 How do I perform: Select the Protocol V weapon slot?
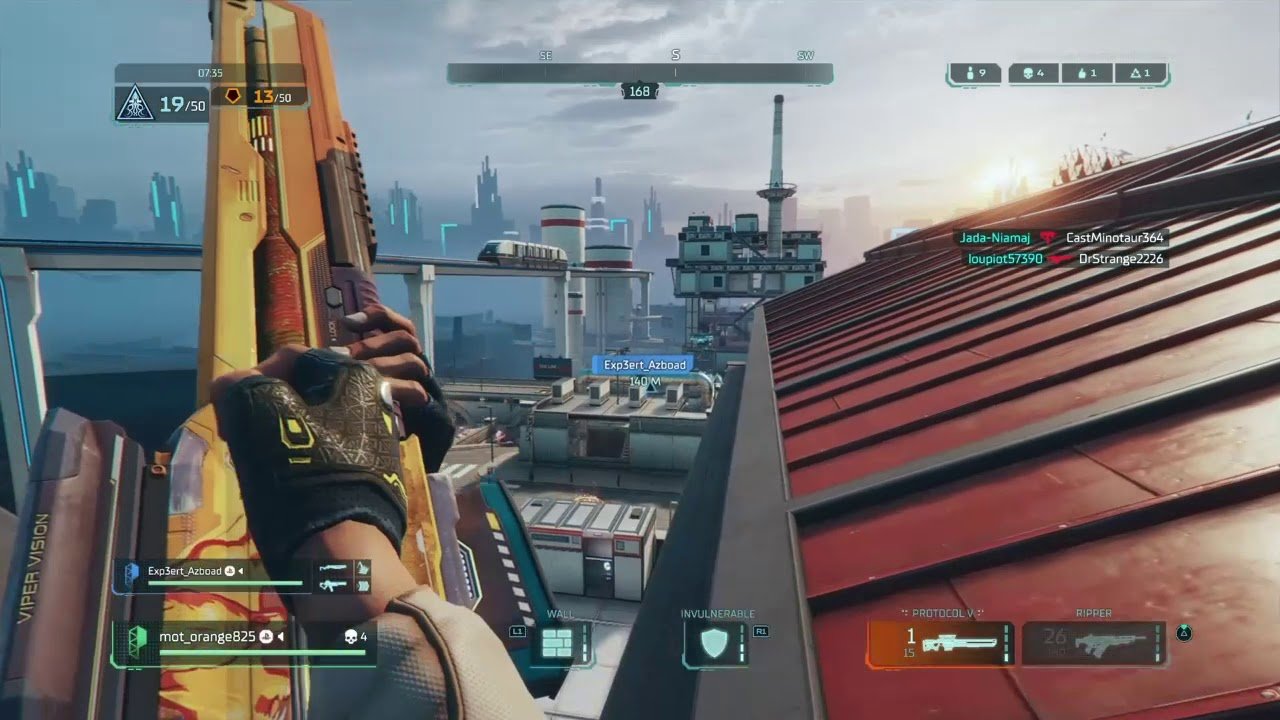[x=940, y=643]
